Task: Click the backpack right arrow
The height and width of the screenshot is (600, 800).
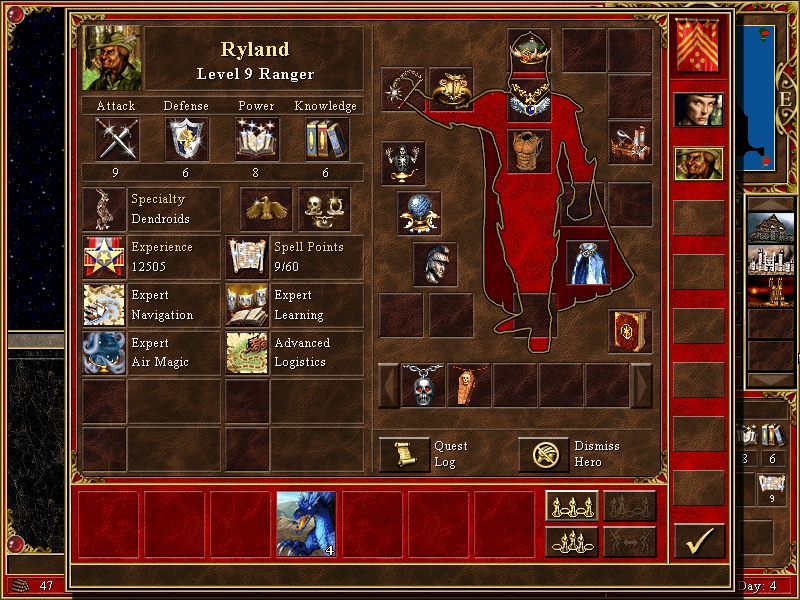Action: coord(641,385)
